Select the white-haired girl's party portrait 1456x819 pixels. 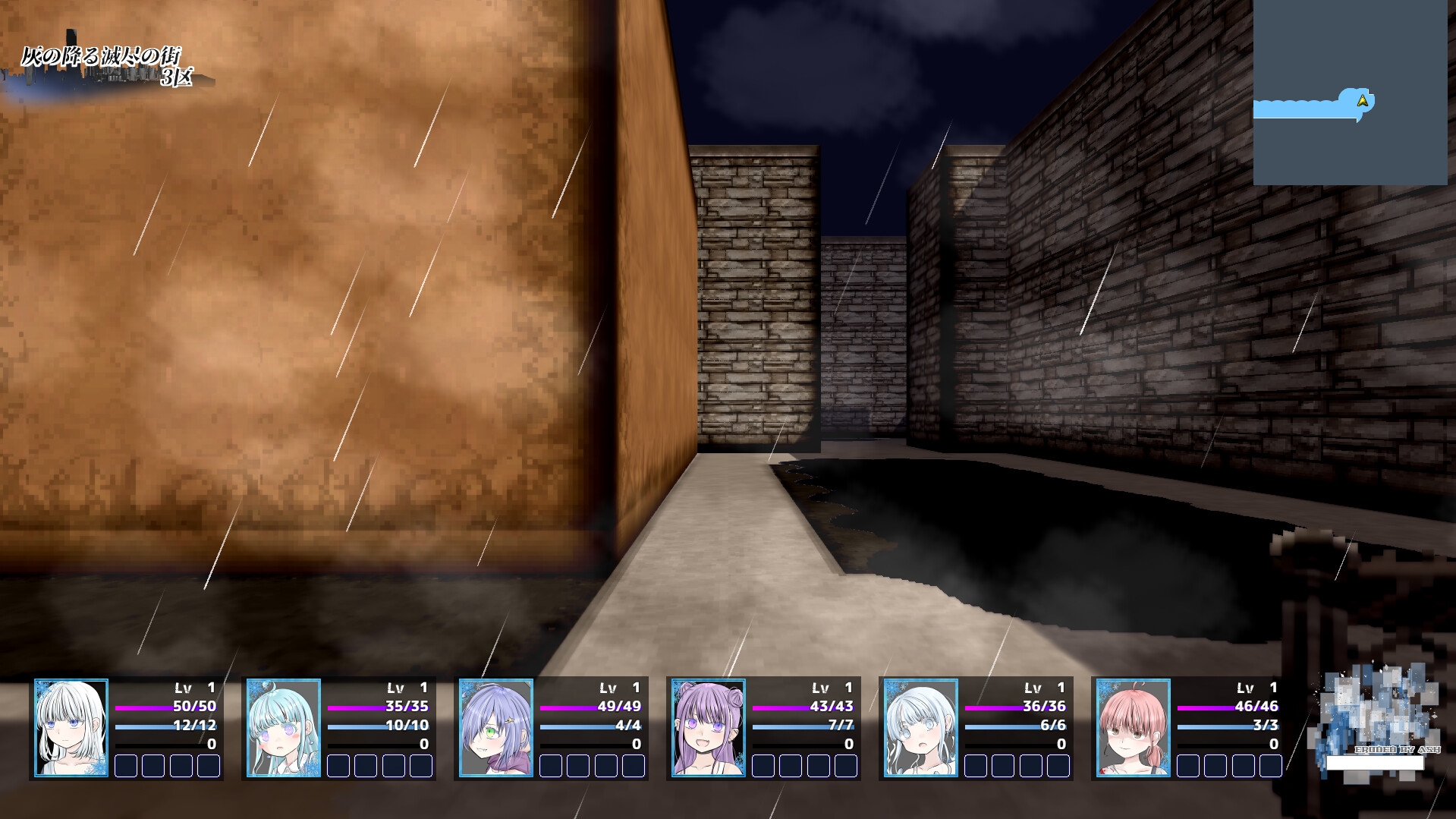pos(71,728)
